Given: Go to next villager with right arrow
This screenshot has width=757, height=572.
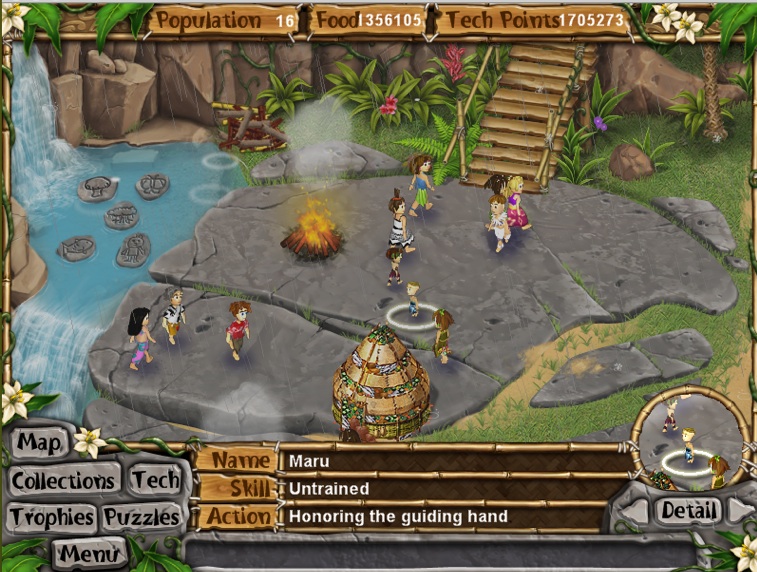Looking at the screenshot, I should pos(742,511).
